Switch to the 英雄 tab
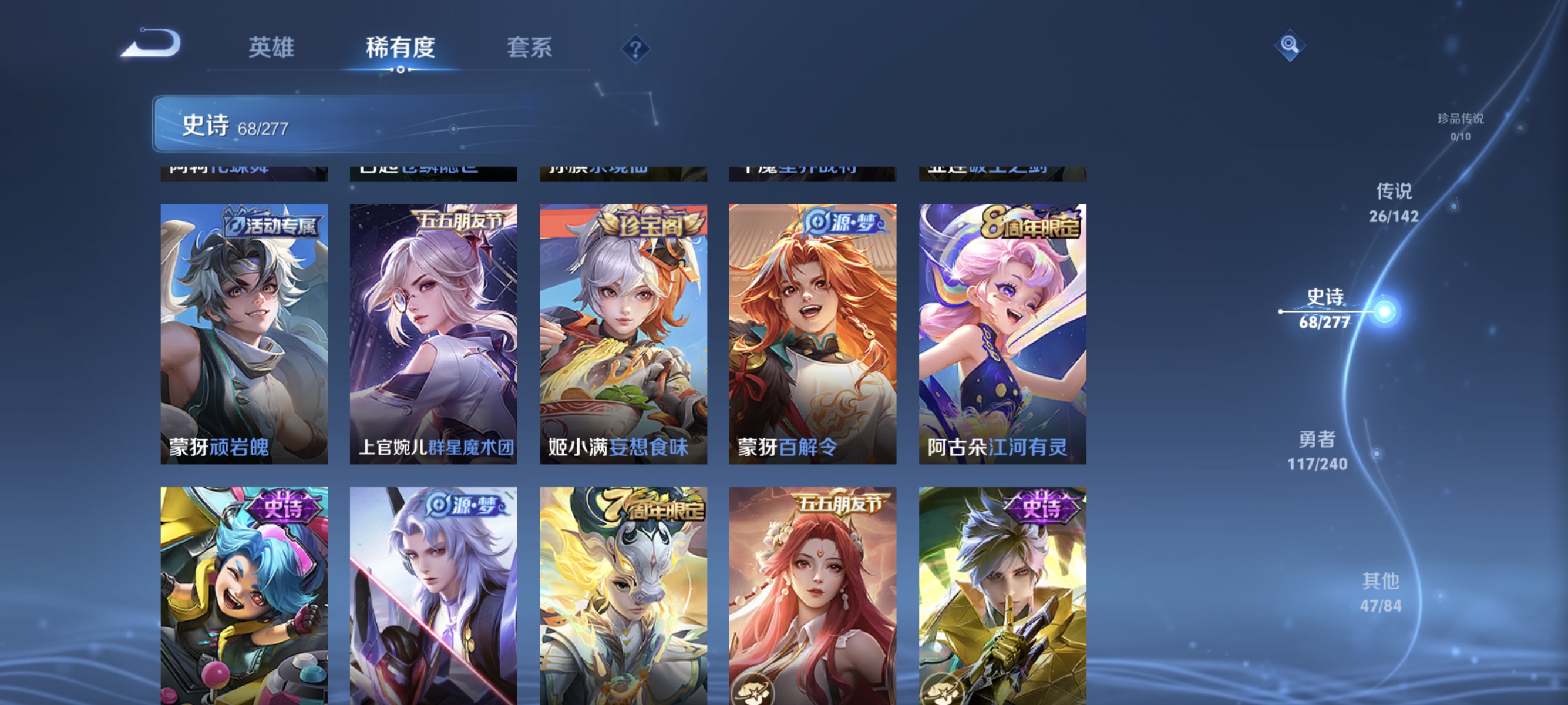The height and width of the screenshot is (705, 1568). pyautogui.click(x=271, y=47)
